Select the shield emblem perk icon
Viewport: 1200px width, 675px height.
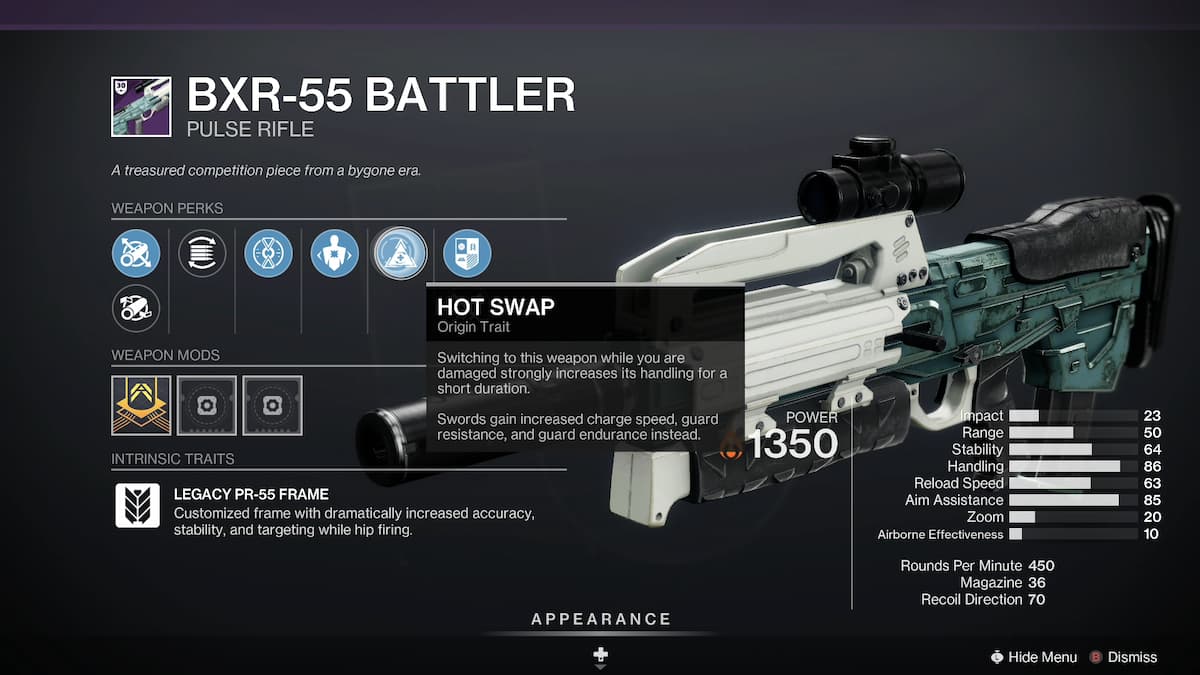pos(467,254)
